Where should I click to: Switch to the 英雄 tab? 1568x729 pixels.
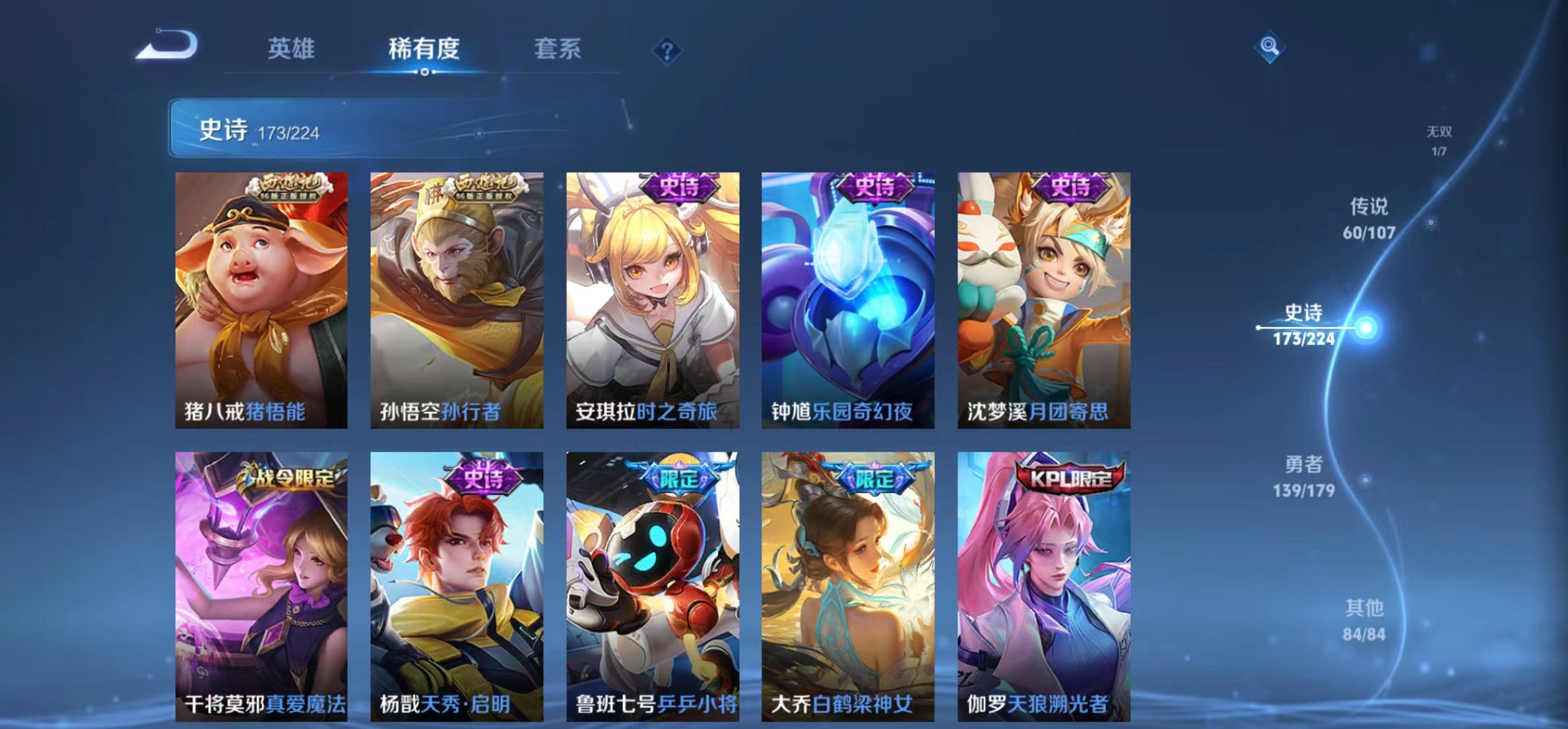pyautogui.click(x=292, y=49)
